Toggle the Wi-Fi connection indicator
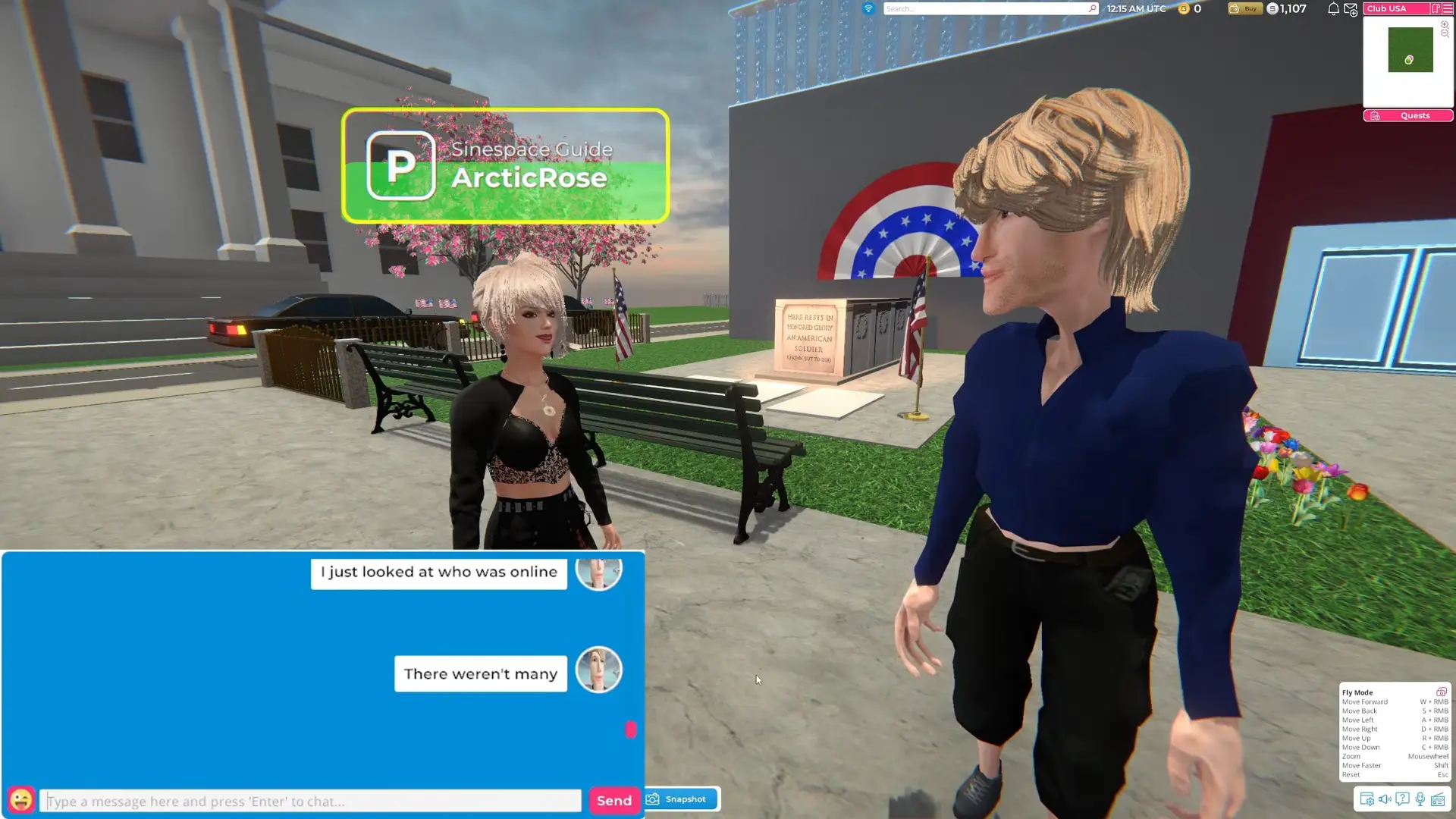The width and height of the screenshot is (1456, 819). click(867, 9)
